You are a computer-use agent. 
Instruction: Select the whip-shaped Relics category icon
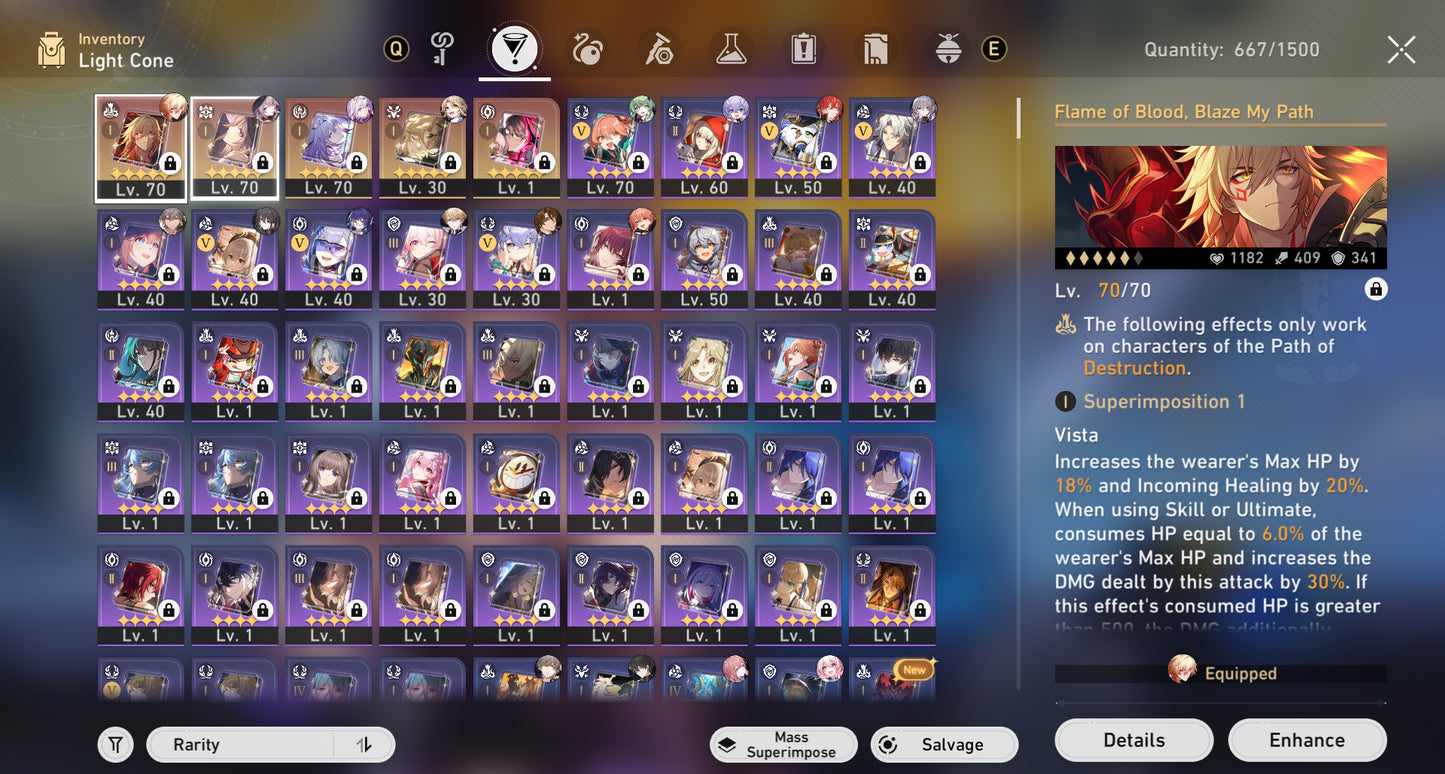tap(588, 47)
